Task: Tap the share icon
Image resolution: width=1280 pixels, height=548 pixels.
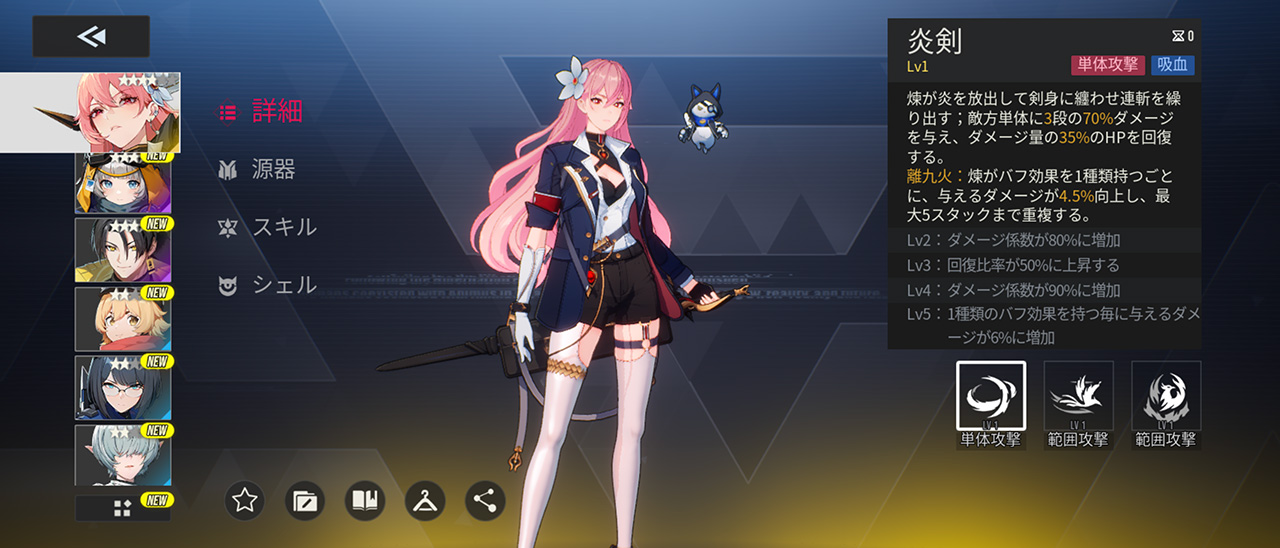Action: coord(485,501)
